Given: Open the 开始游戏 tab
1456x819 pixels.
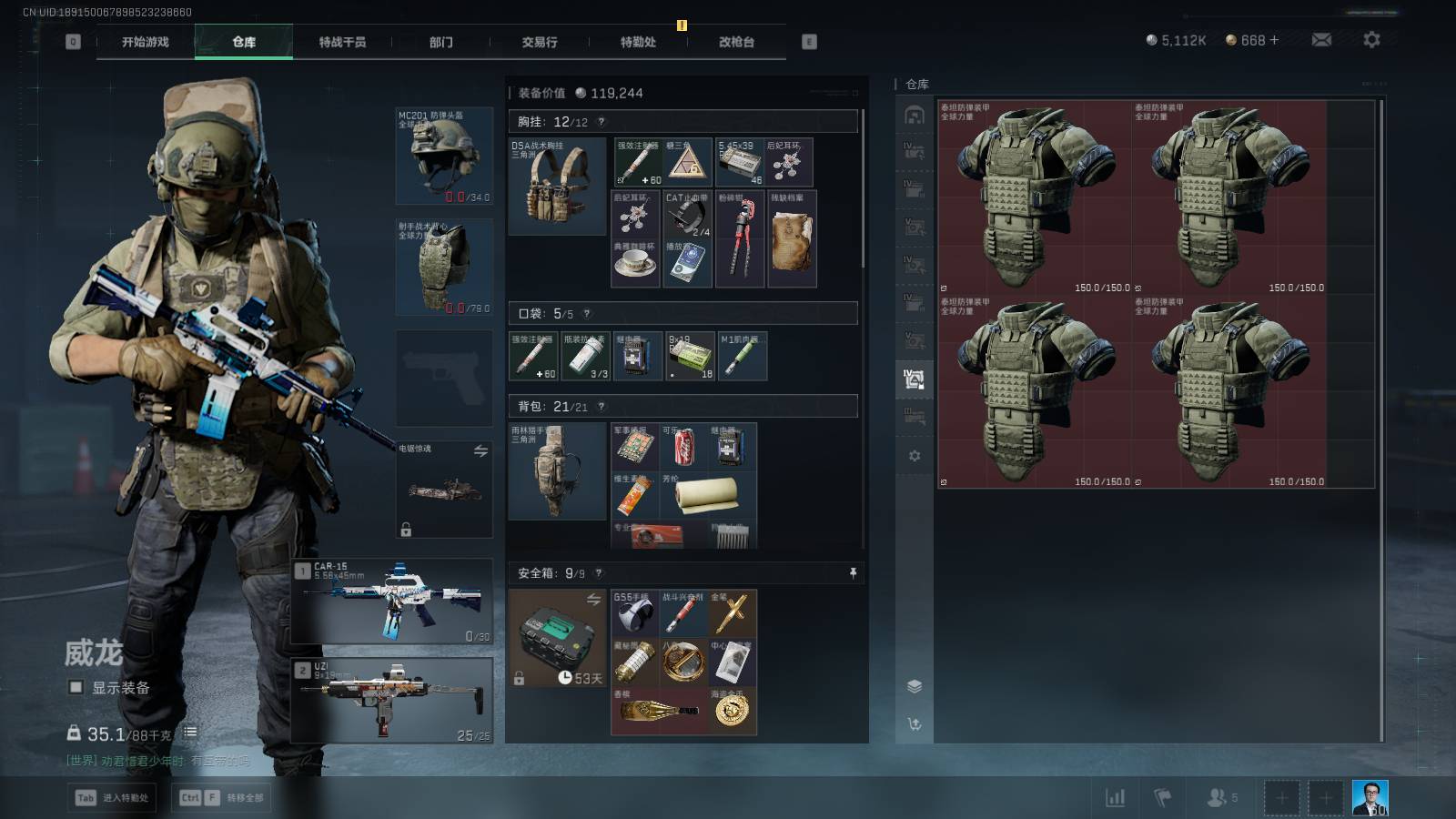Looking at the screenshot, I should point(146,42).
